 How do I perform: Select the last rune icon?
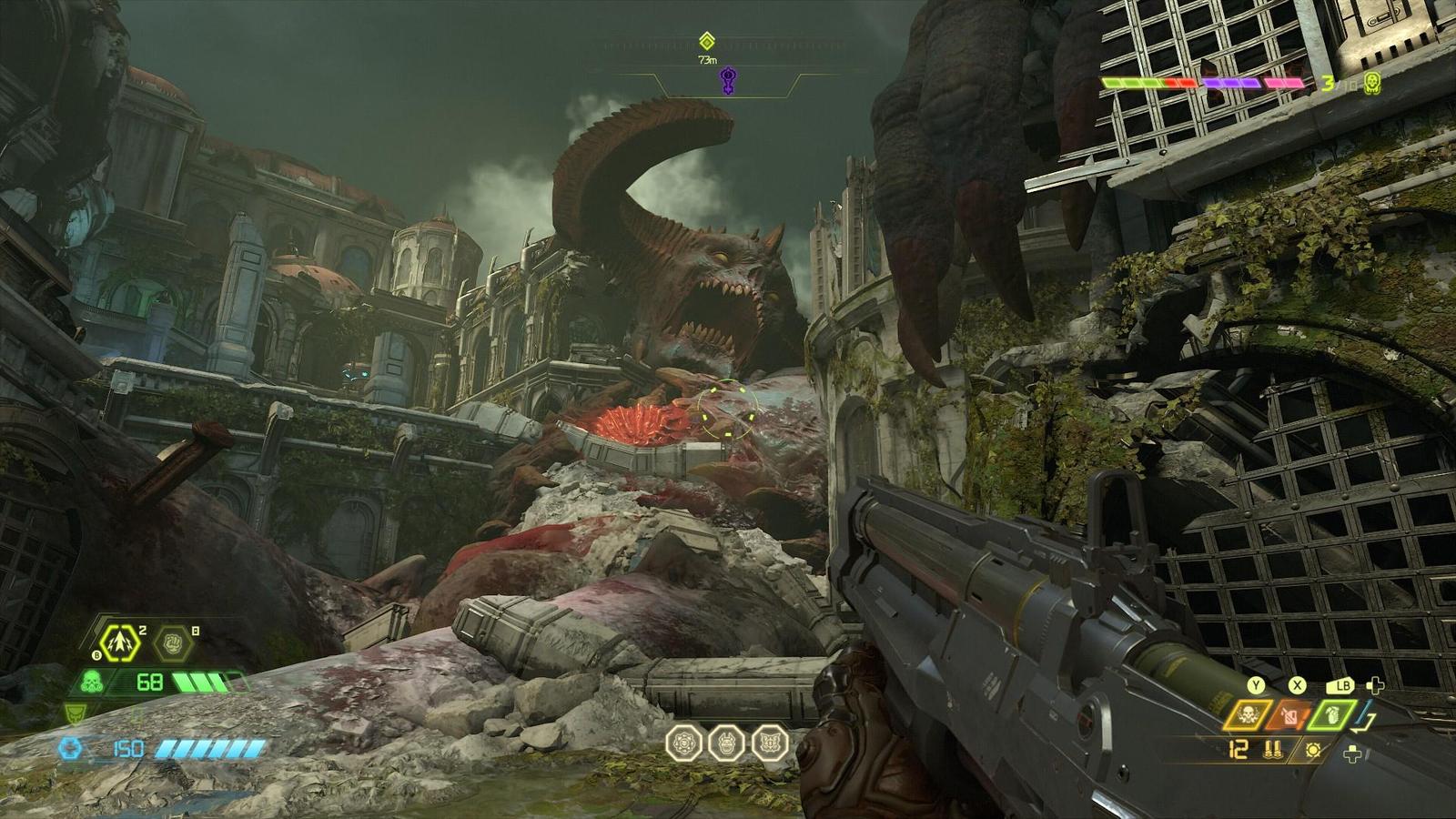tap(769, 743)
